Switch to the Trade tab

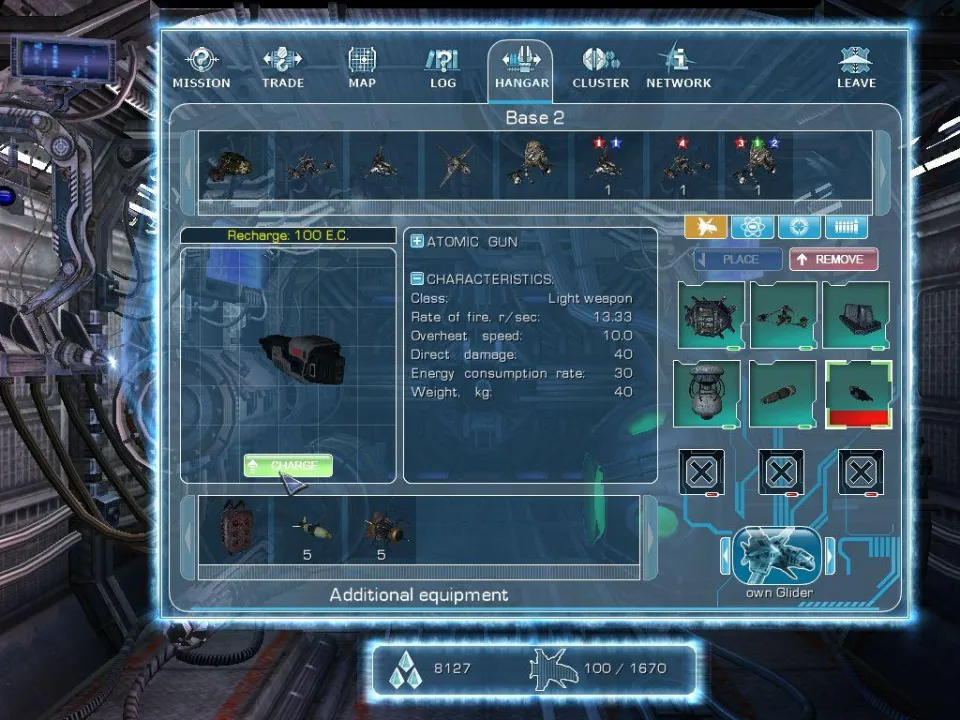pyautogui.click(x=283, y=68)
